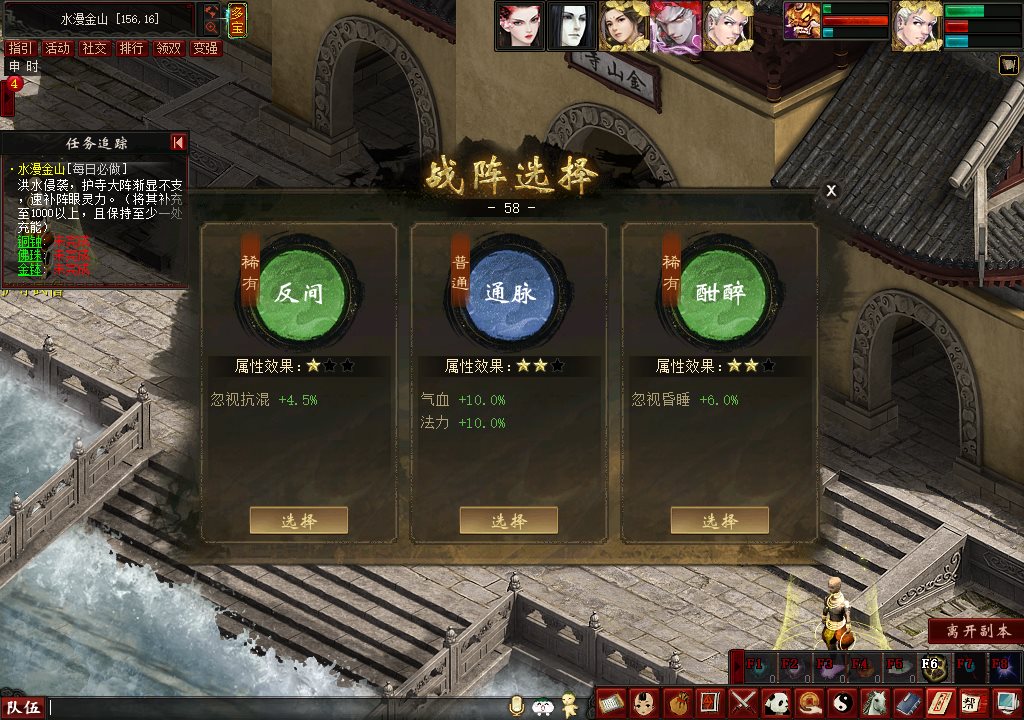Open the white horse mount icon
Image resolution: width=1024 pixels, height=720 pixels.
[x=873, y=702]
